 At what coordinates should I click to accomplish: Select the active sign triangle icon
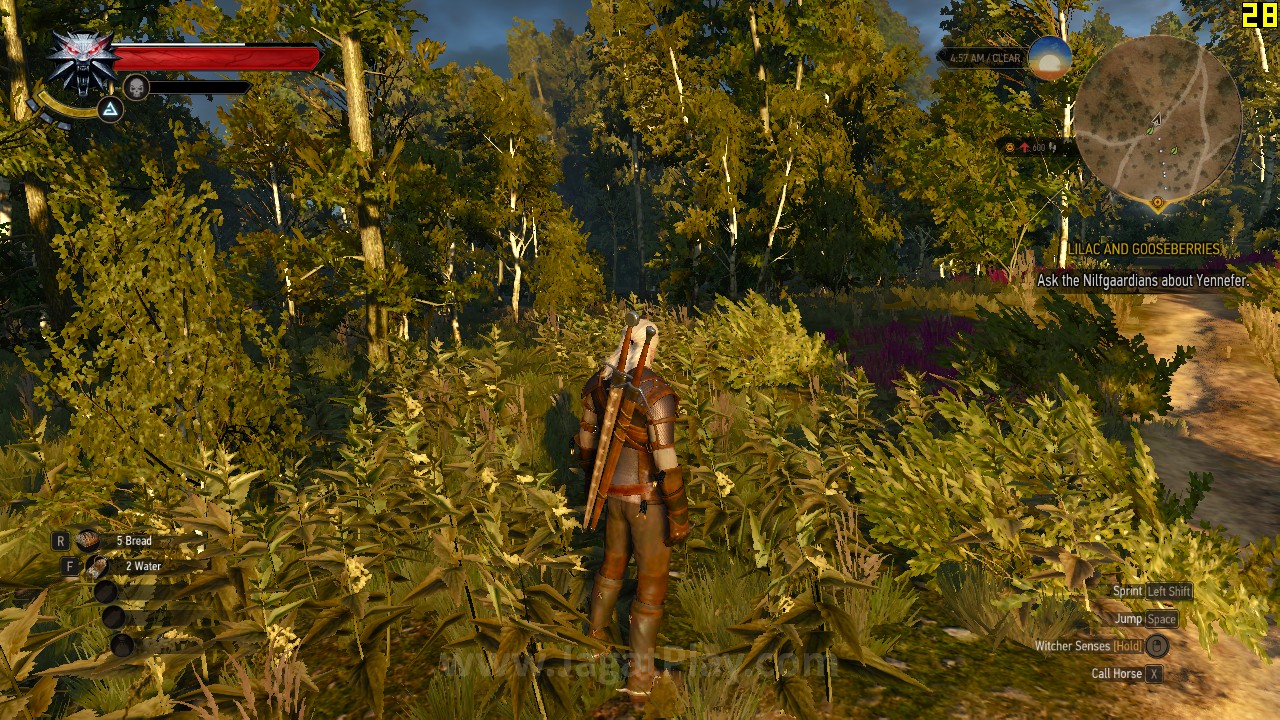click(110, 109)
